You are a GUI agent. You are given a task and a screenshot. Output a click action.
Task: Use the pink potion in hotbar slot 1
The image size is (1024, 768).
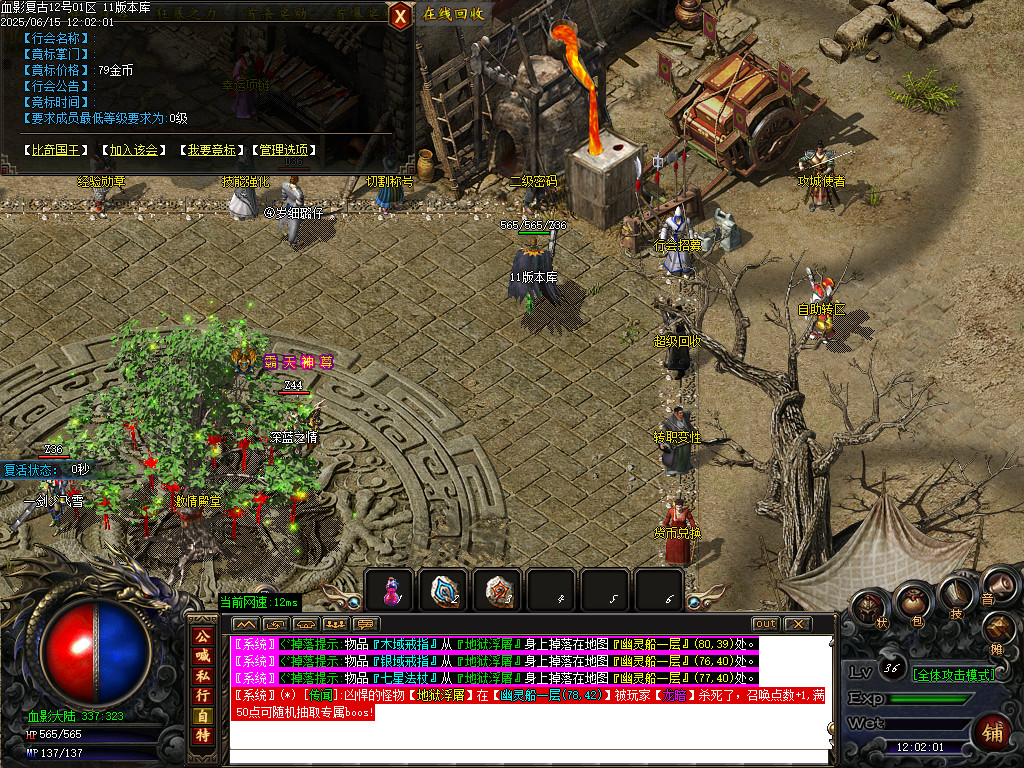[x=390, y=590]
